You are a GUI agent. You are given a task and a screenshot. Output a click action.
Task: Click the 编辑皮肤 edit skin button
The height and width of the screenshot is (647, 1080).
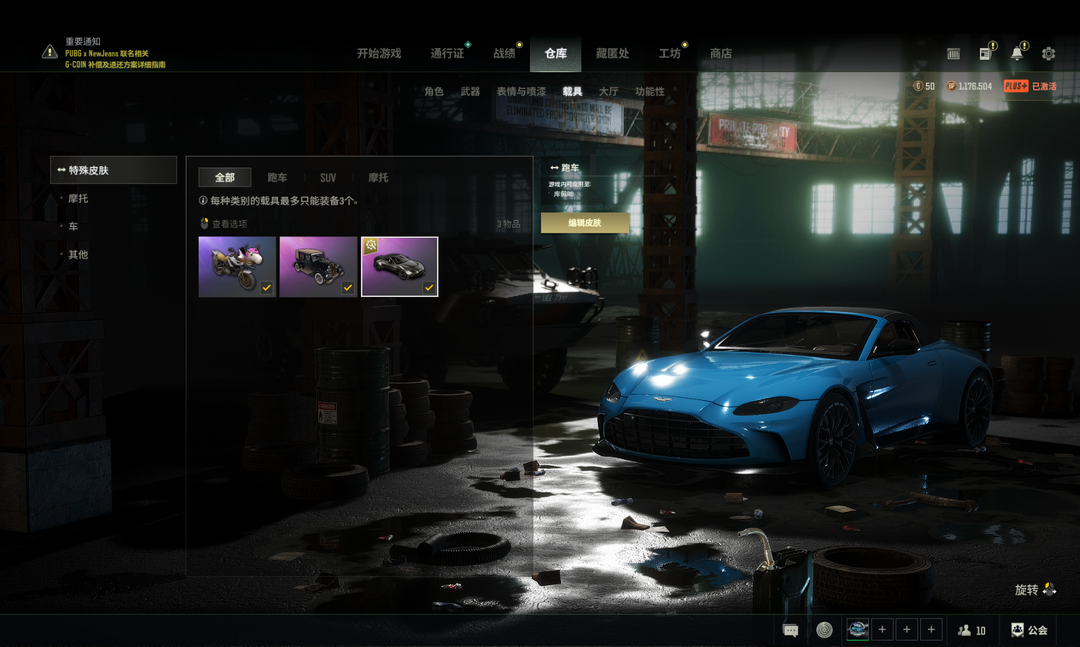tap(585, 223)
